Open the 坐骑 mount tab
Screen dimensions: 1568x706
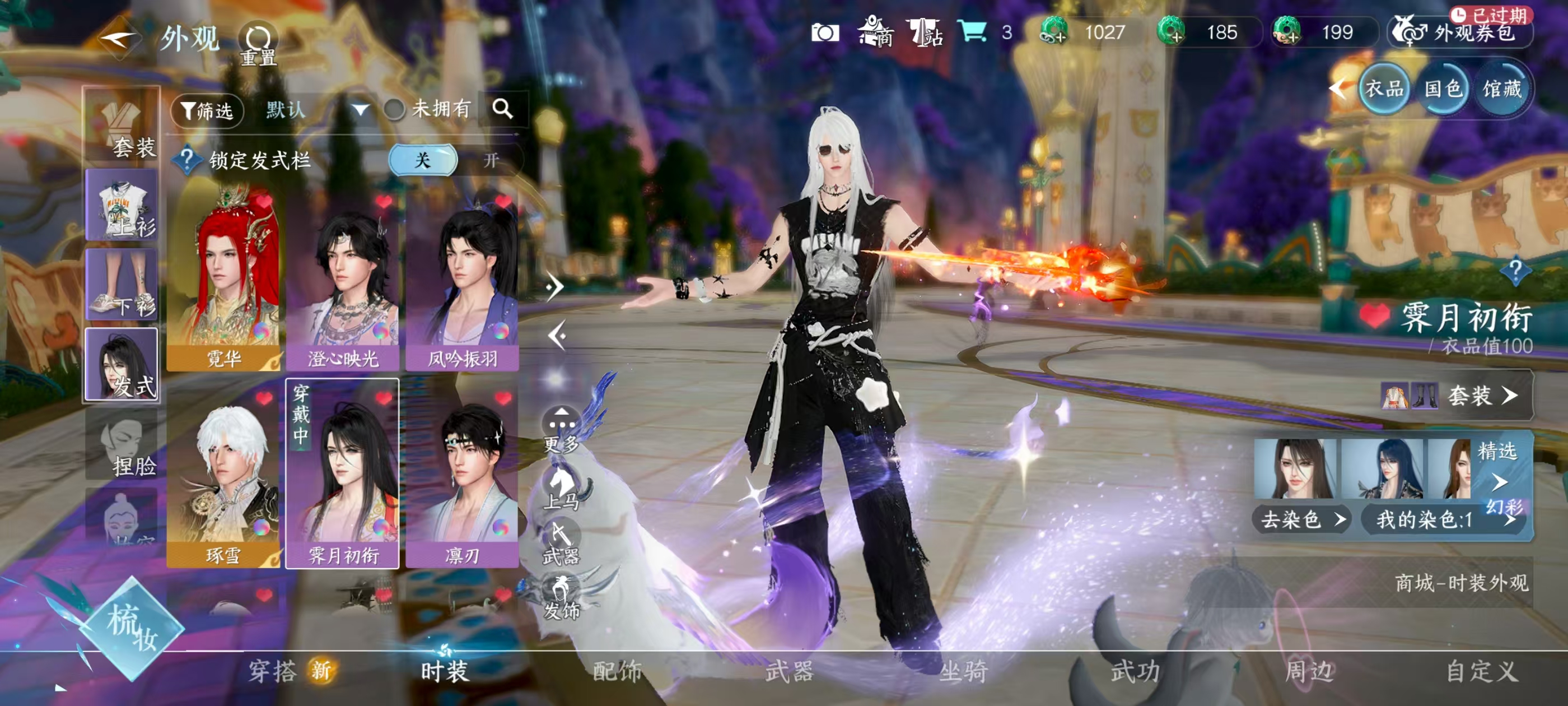pyautogui.click(x=962, y=672)
